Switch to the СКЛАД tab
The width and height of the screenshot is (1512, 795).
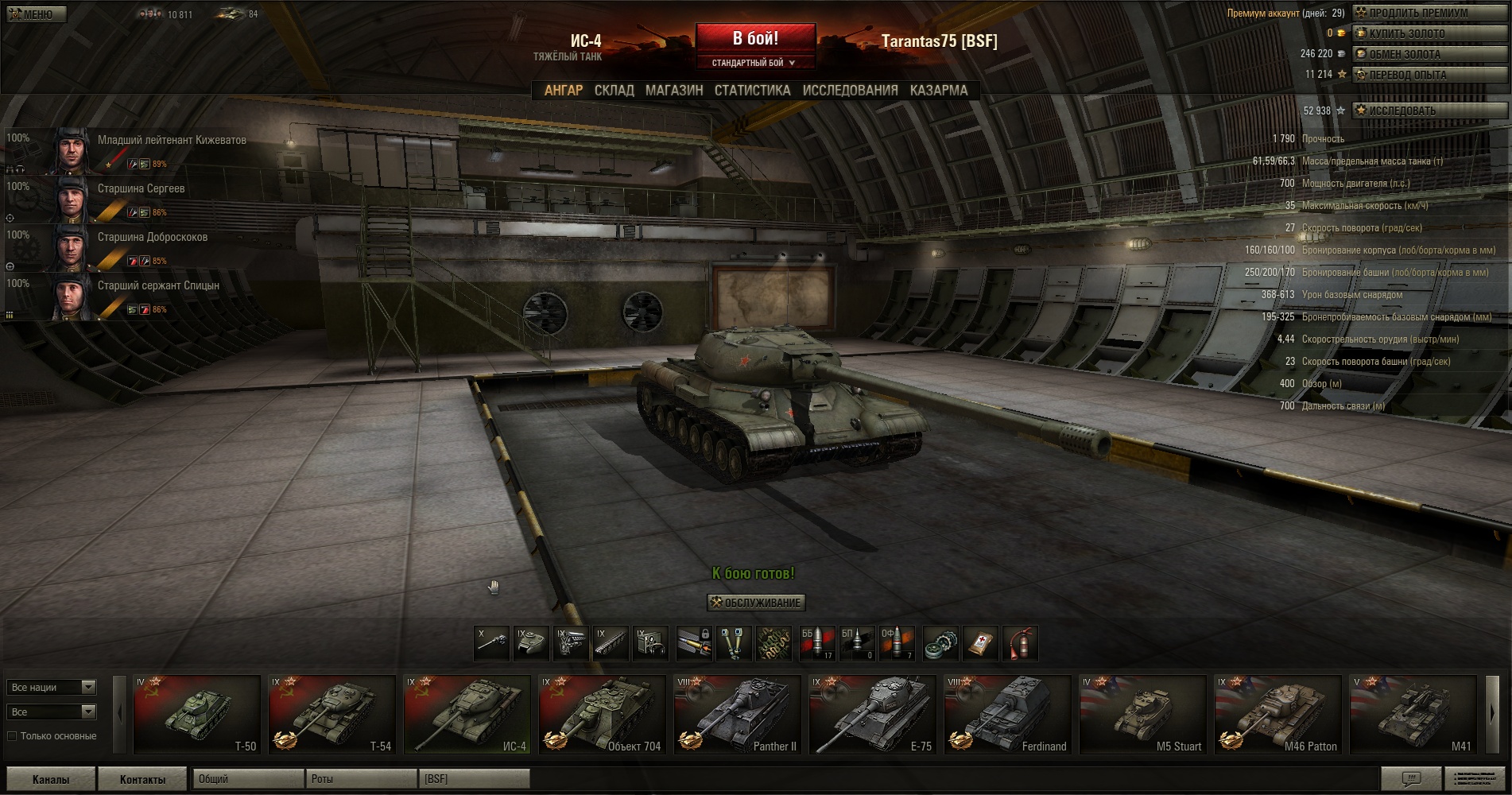tap(614, 91)
